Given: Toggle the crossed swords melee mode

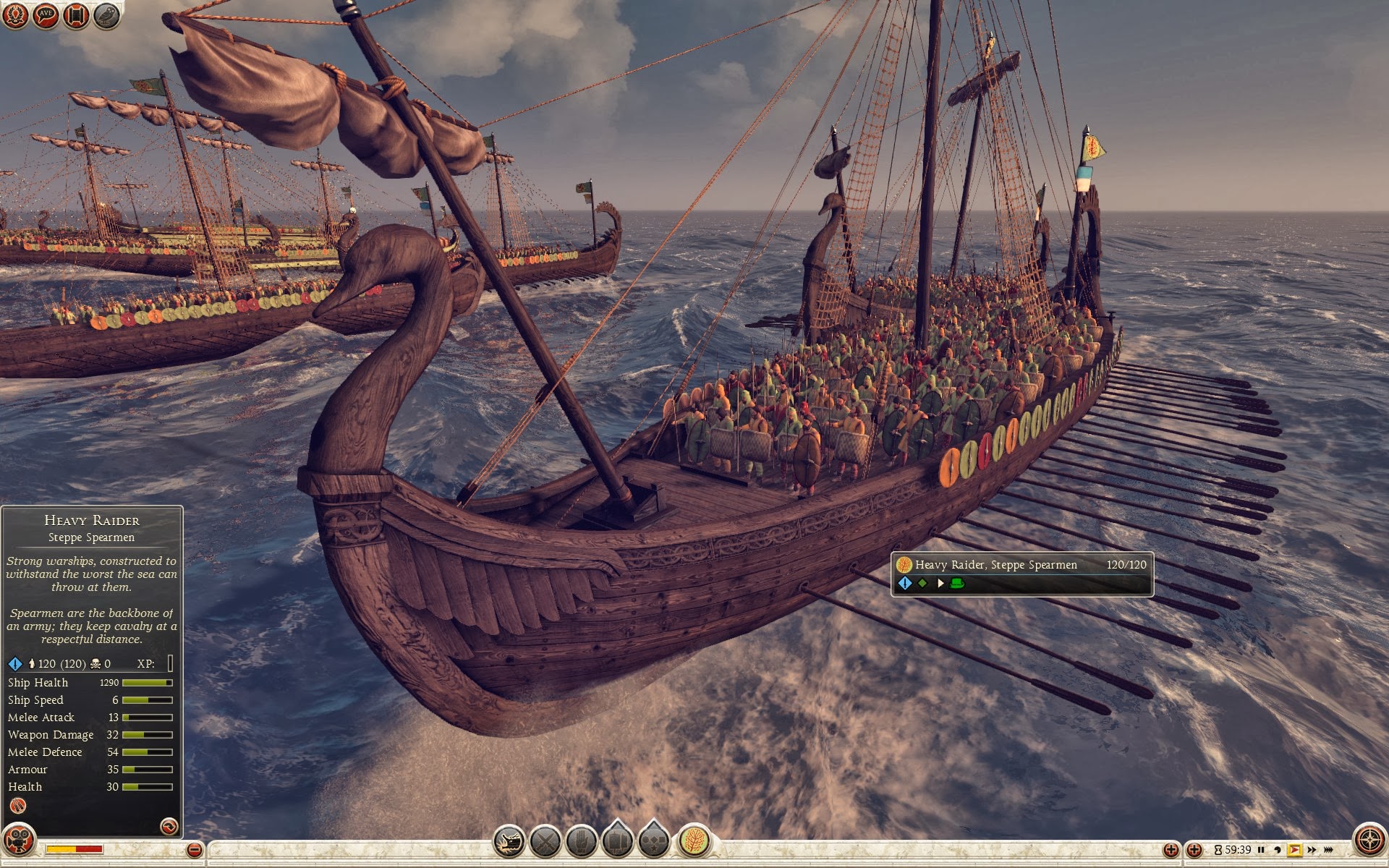Looking at the screenshot, I should (545, 841).
